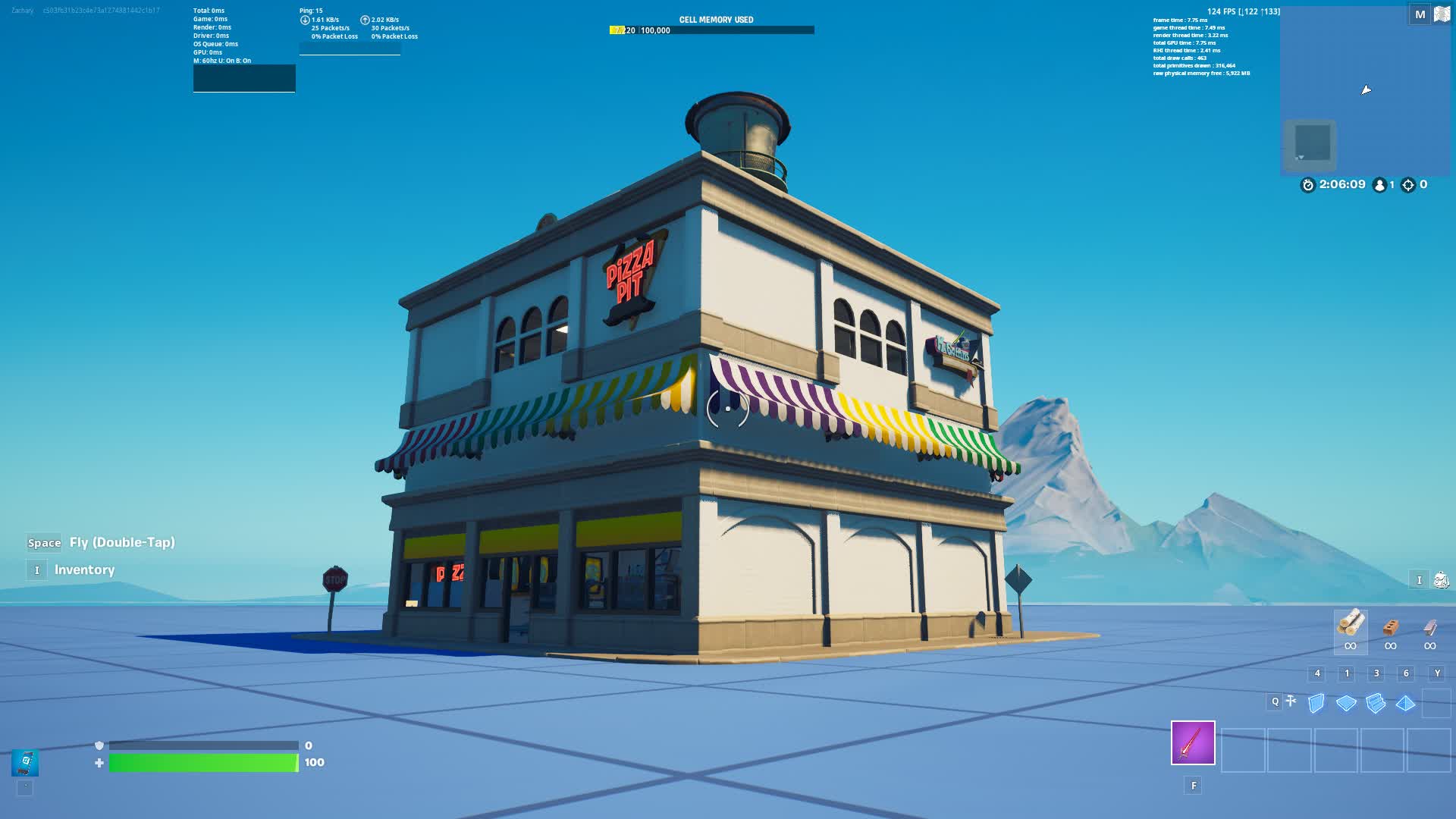Viewport: 1456px width, 819px height.
Task: Click the CELL MEMORY USED bar
Action: coord(713,29)
